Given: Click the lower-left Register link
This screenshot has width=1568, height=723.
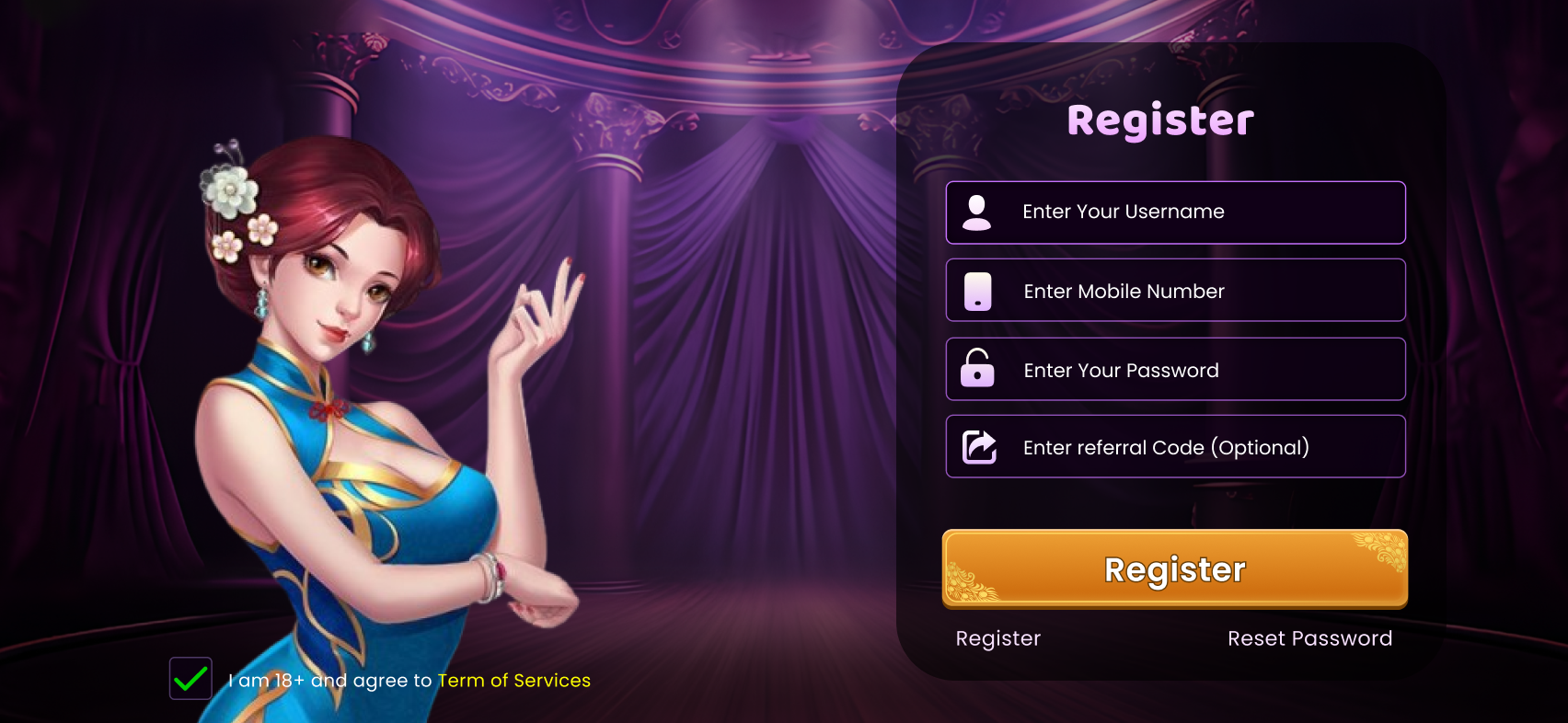Looking at the screenshot, I should pos(997,637).
